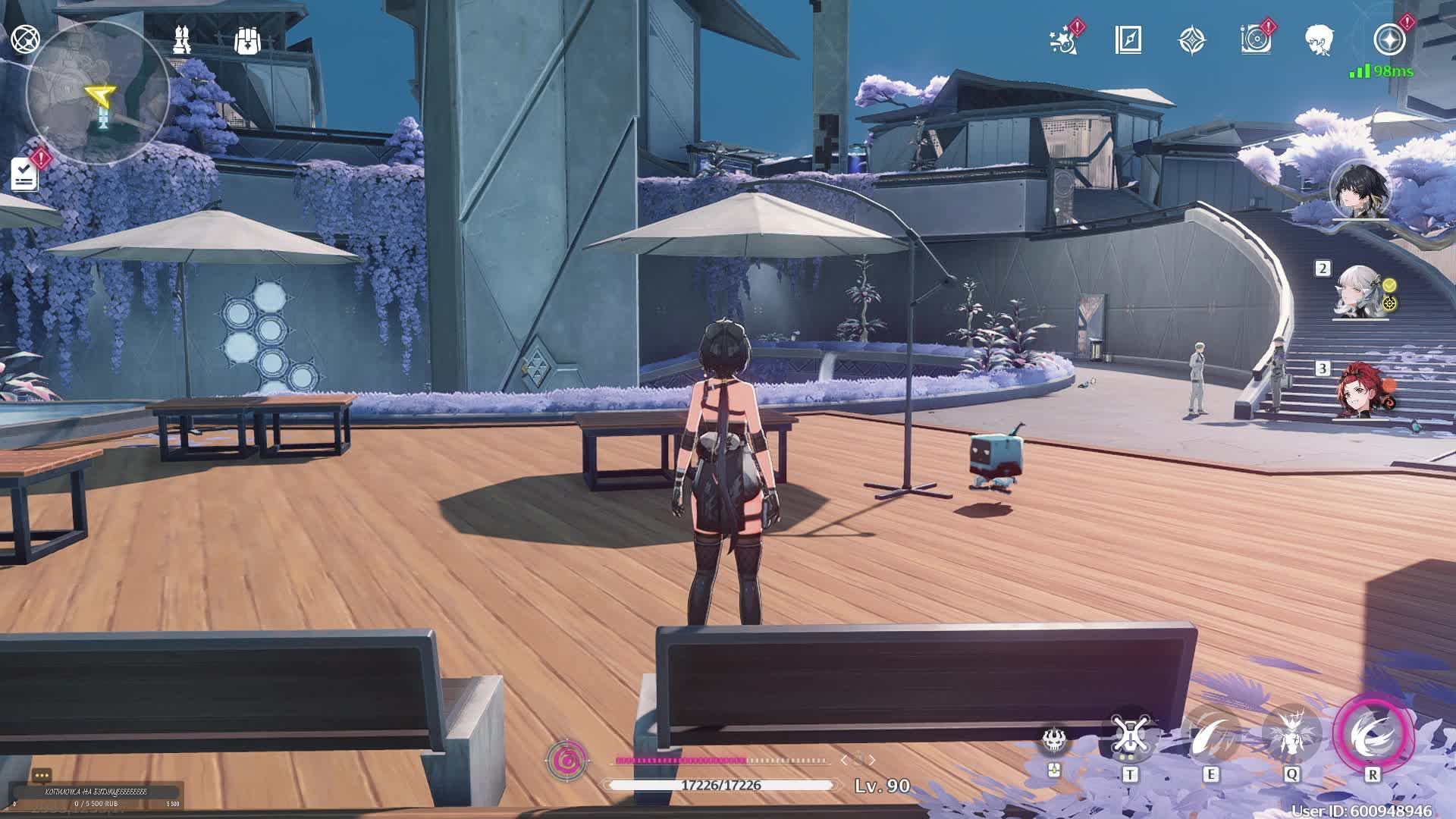Viewport: 1456px width, 819px height.
Task: Switch to red-haired party member three
Action: (x=1360, y=391)
